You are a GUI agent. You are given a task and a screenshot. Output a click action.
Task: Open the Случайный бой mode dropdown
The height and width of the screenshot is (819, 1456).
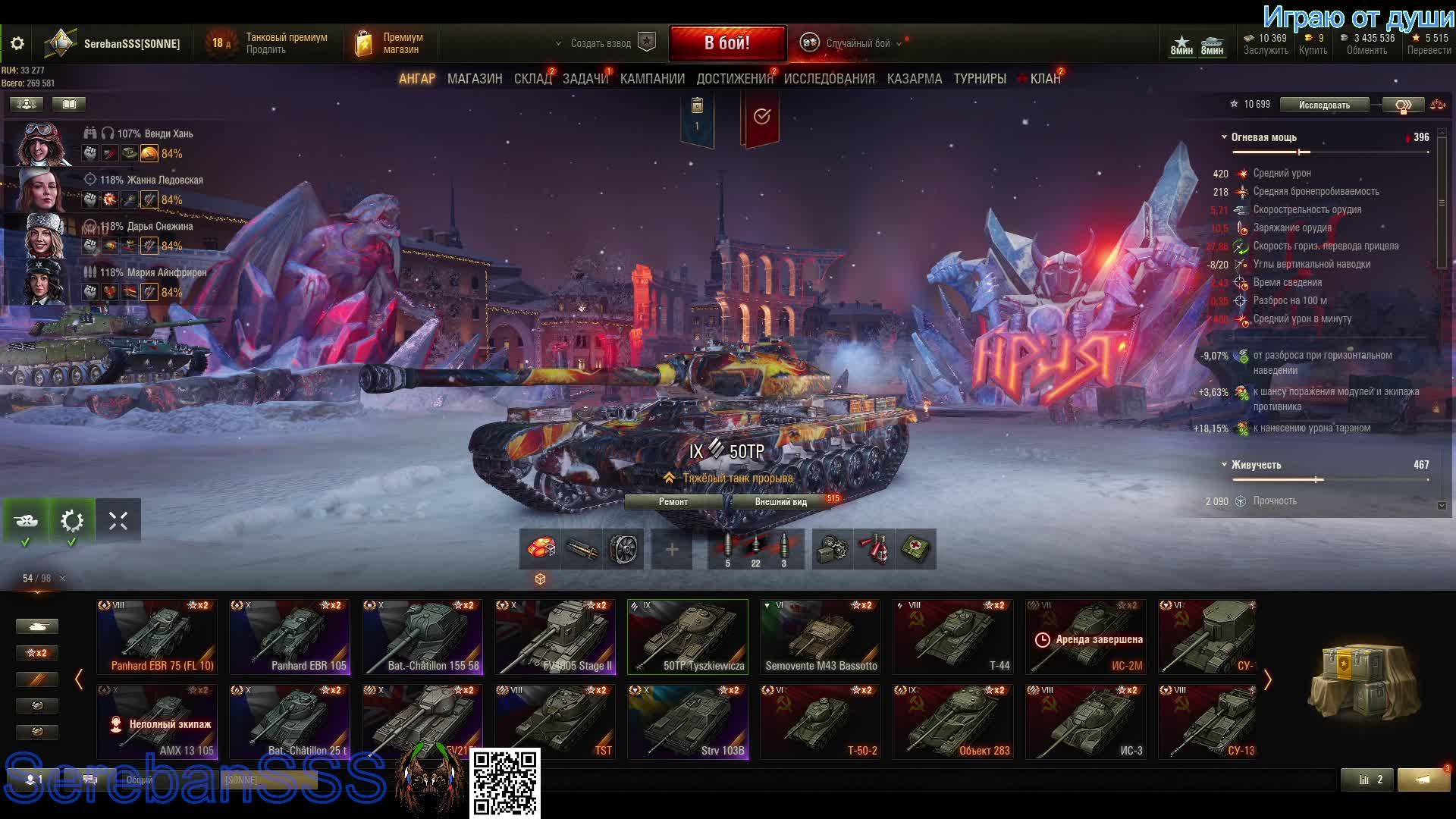coord(857,43)
